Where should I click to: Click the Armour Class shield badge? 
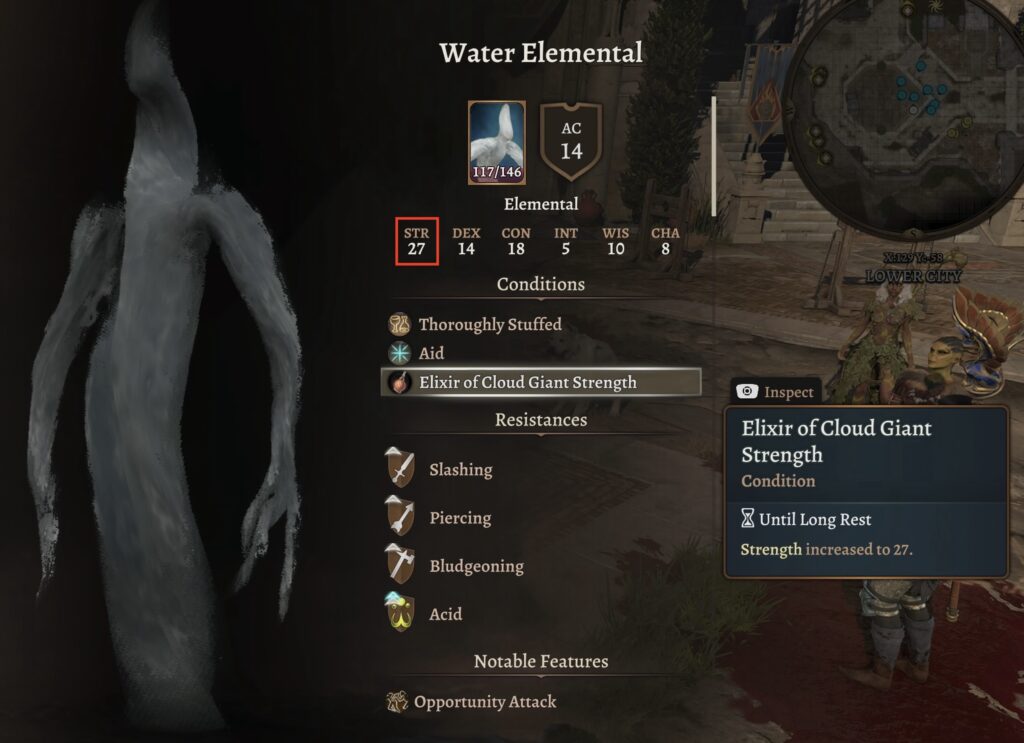(x=571, y=143)
